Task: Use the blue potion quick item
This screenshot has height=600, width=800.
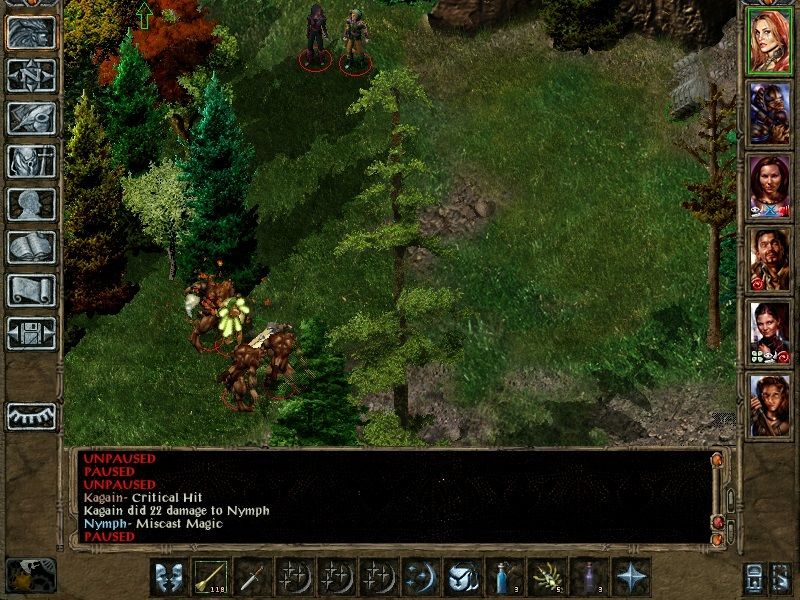Action: pyautogui.click(x=505, y=578)
